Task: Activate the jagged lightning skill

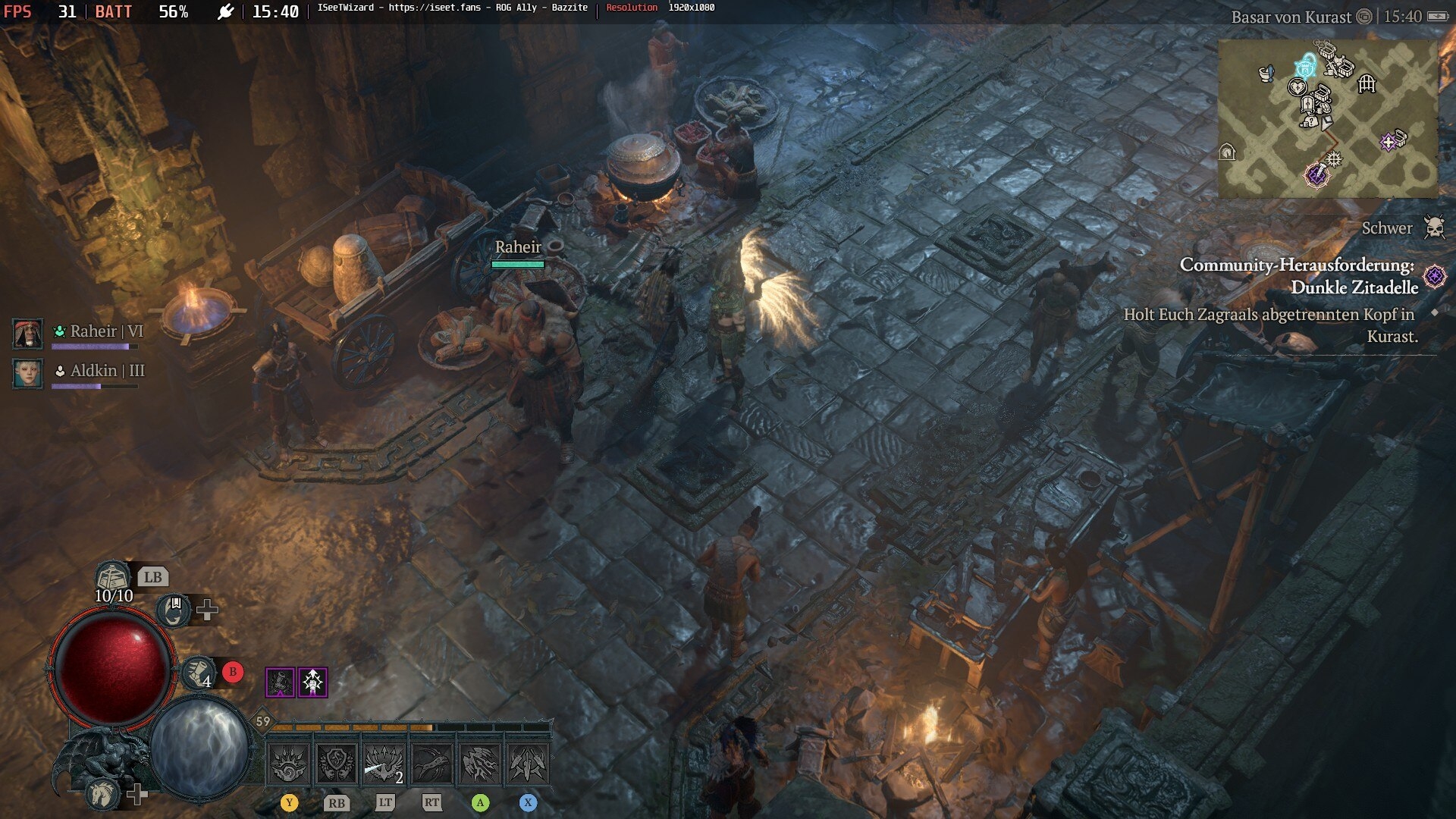Action: (x=480, y=763)
